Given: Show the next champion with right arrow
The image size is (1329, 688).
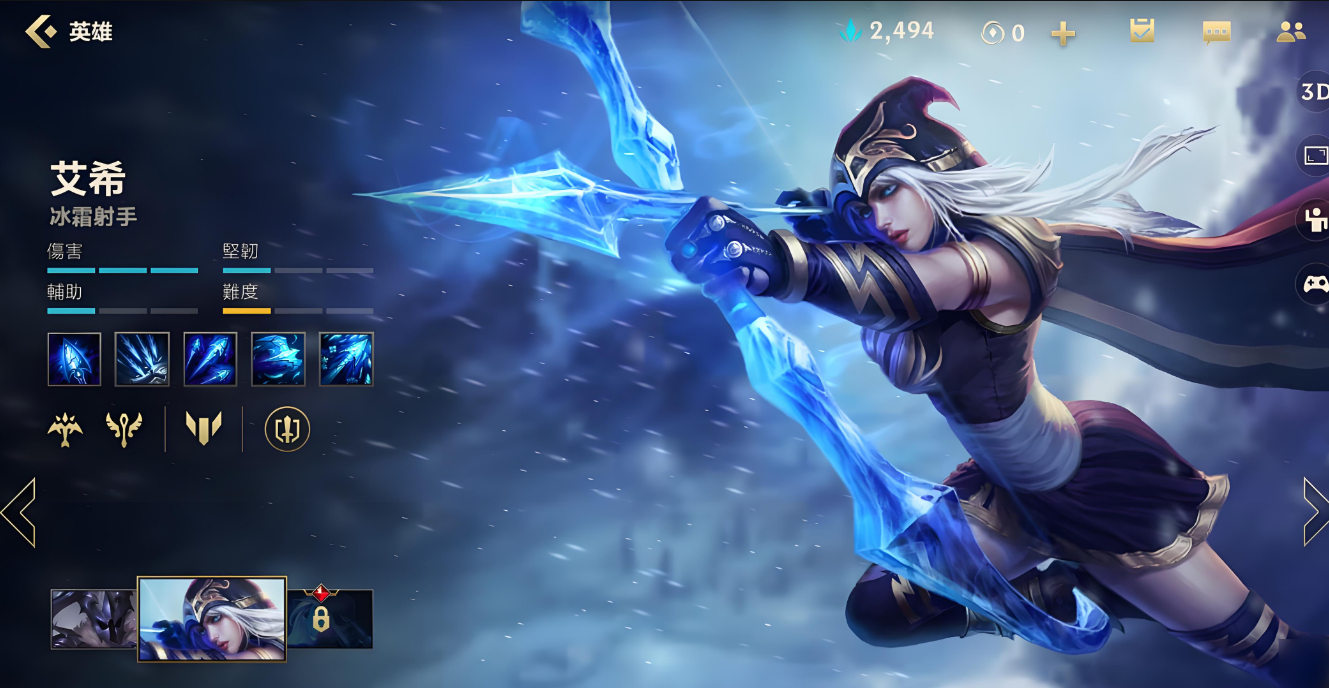Looking at the screenshot, I should pos(1315,512).
